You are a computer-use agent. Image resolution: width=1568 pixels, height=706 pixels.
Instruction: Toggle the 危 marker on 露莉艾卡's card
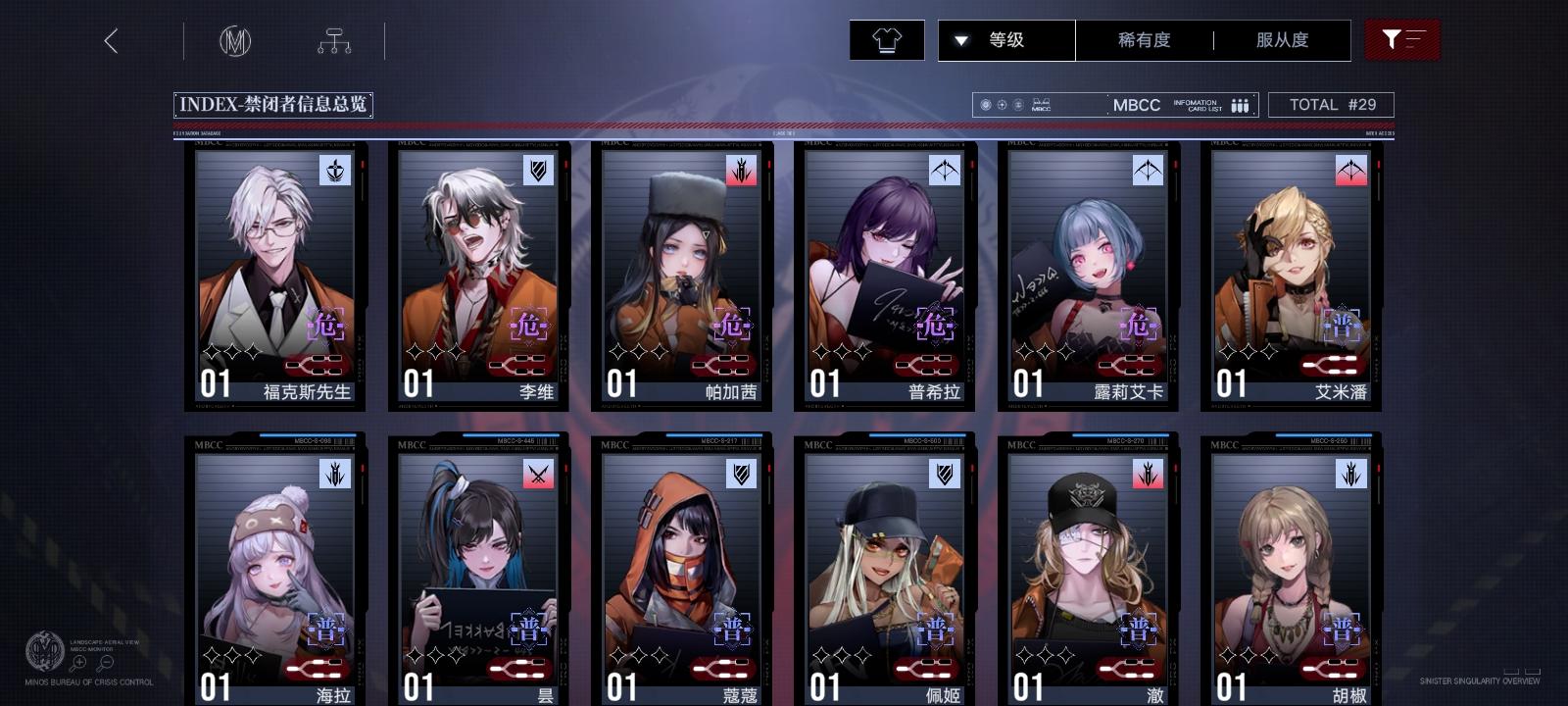1138,325
